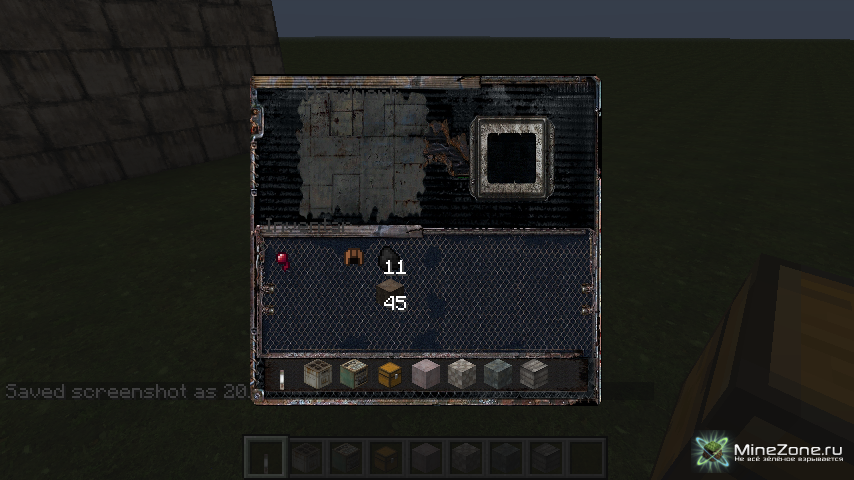Select the layered stone brick block
The height and width of the screenshot is (480, 854).
click(533, 375)
